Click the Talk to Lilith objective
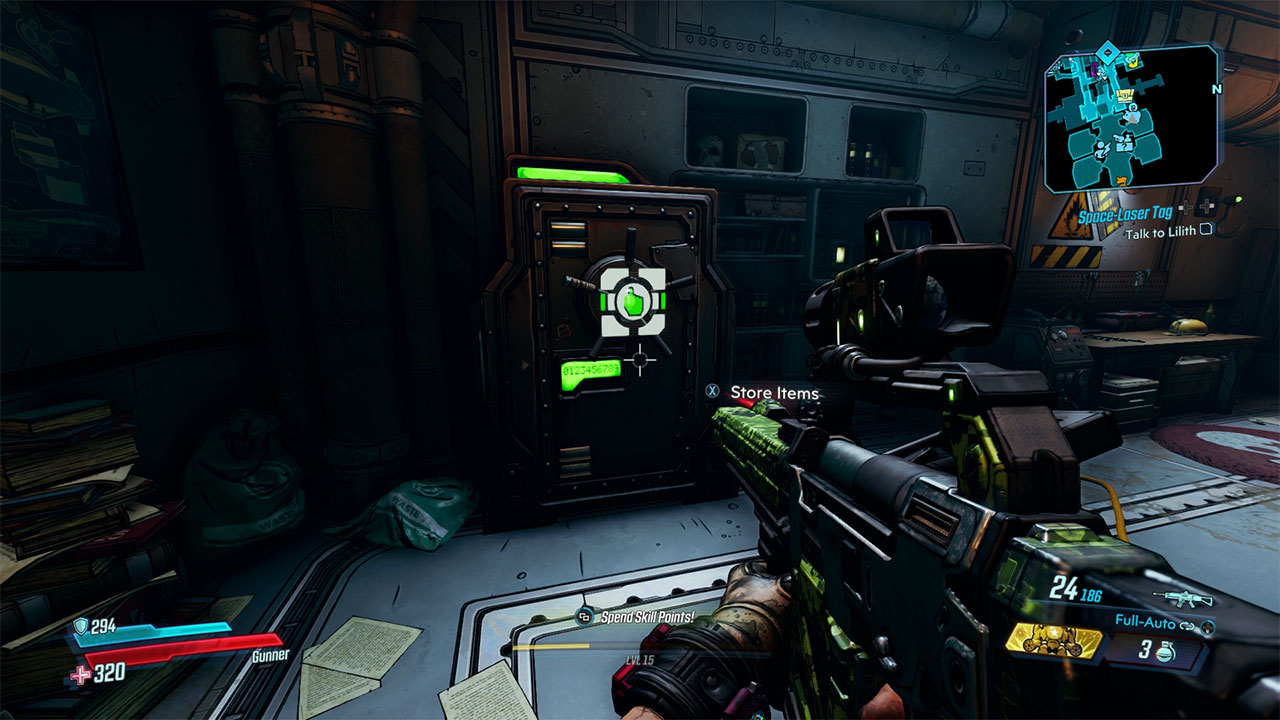This screenshot has width=1280, height=720. [x=1160, y=233]
